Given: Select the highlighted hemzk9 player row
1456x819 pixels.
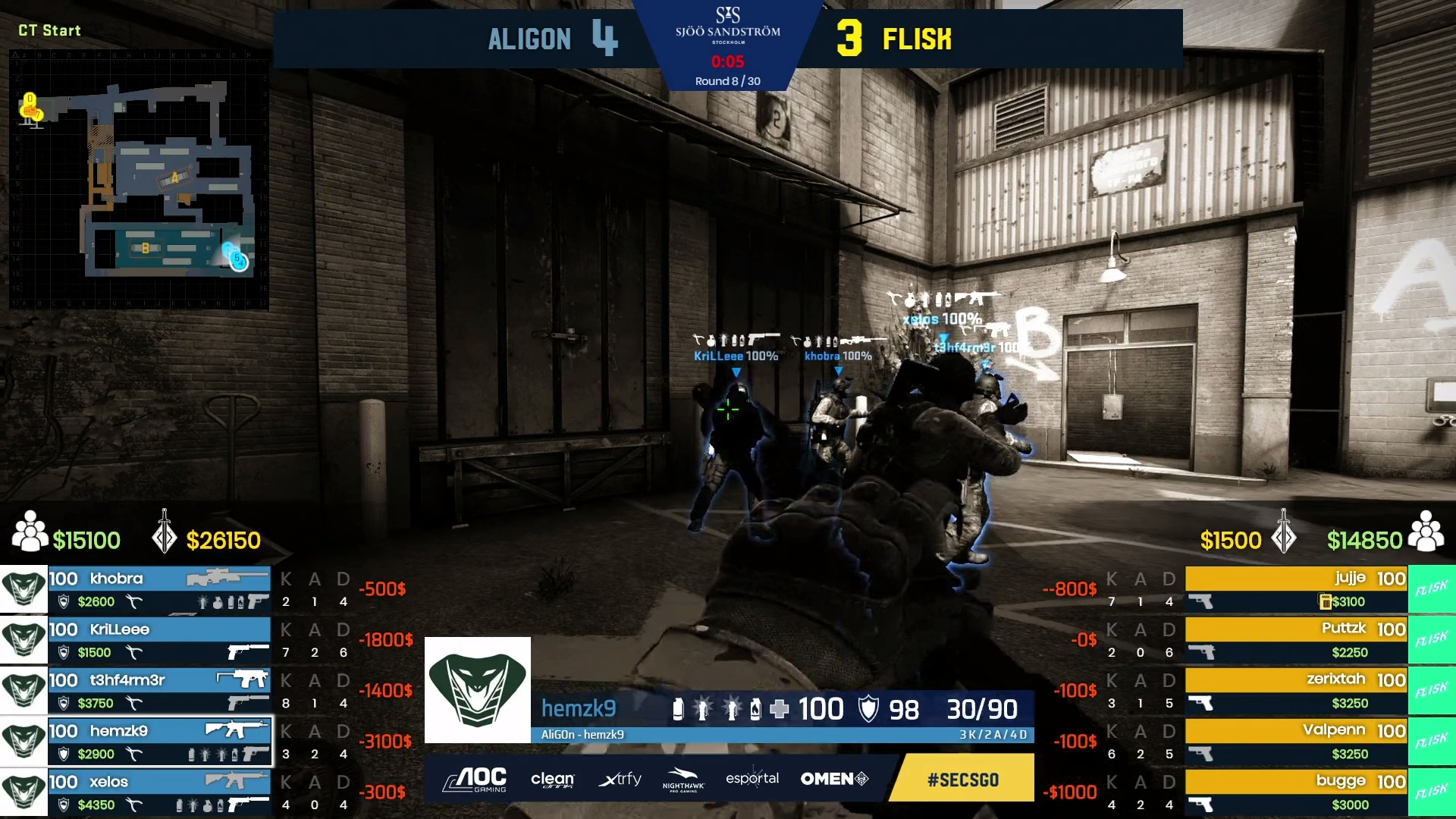Looking at the screenshot, I should coord(159,742).
